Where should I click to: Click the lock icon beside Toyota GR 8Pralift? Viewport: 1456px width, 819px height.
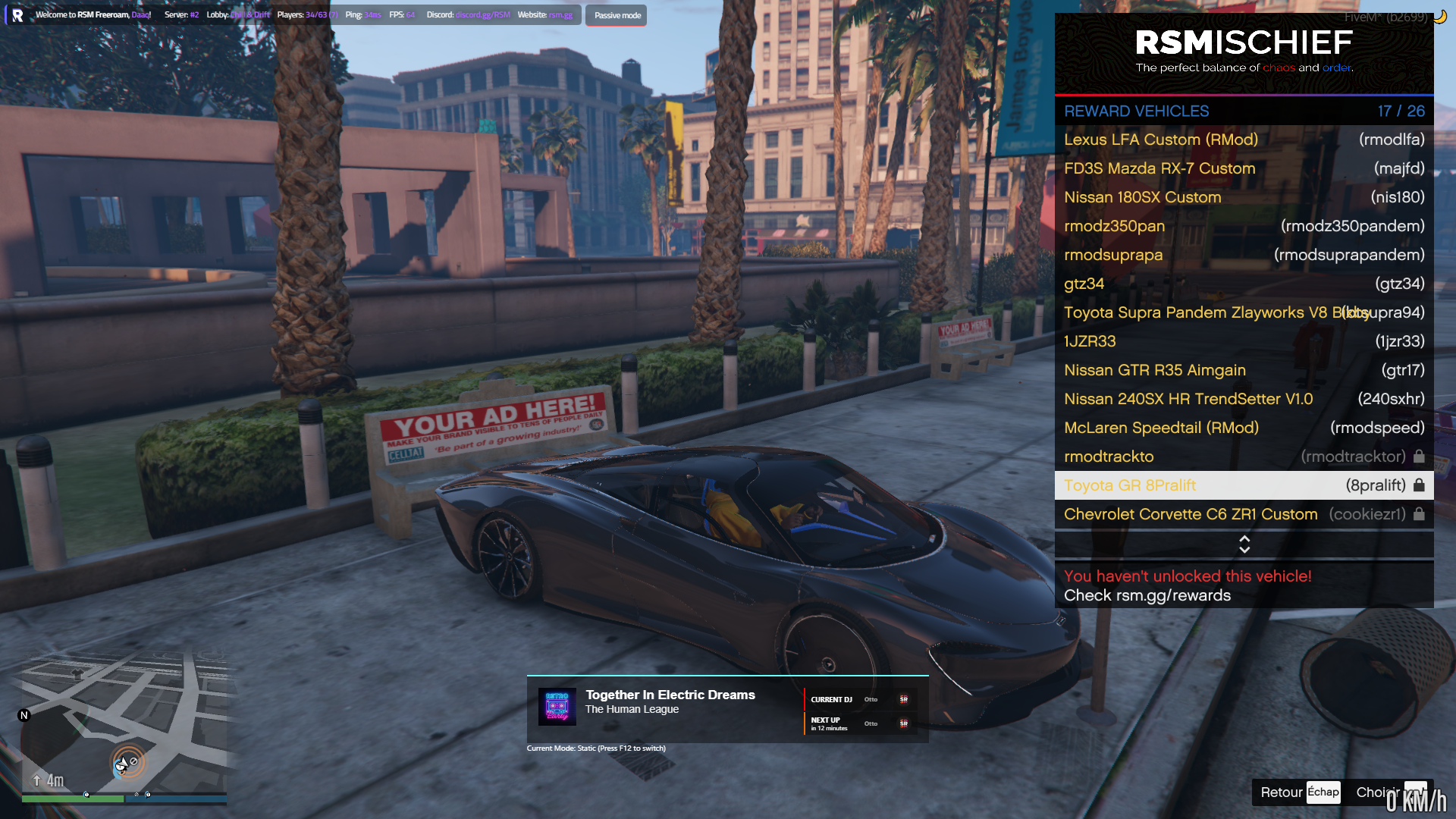click(1418, 485)
